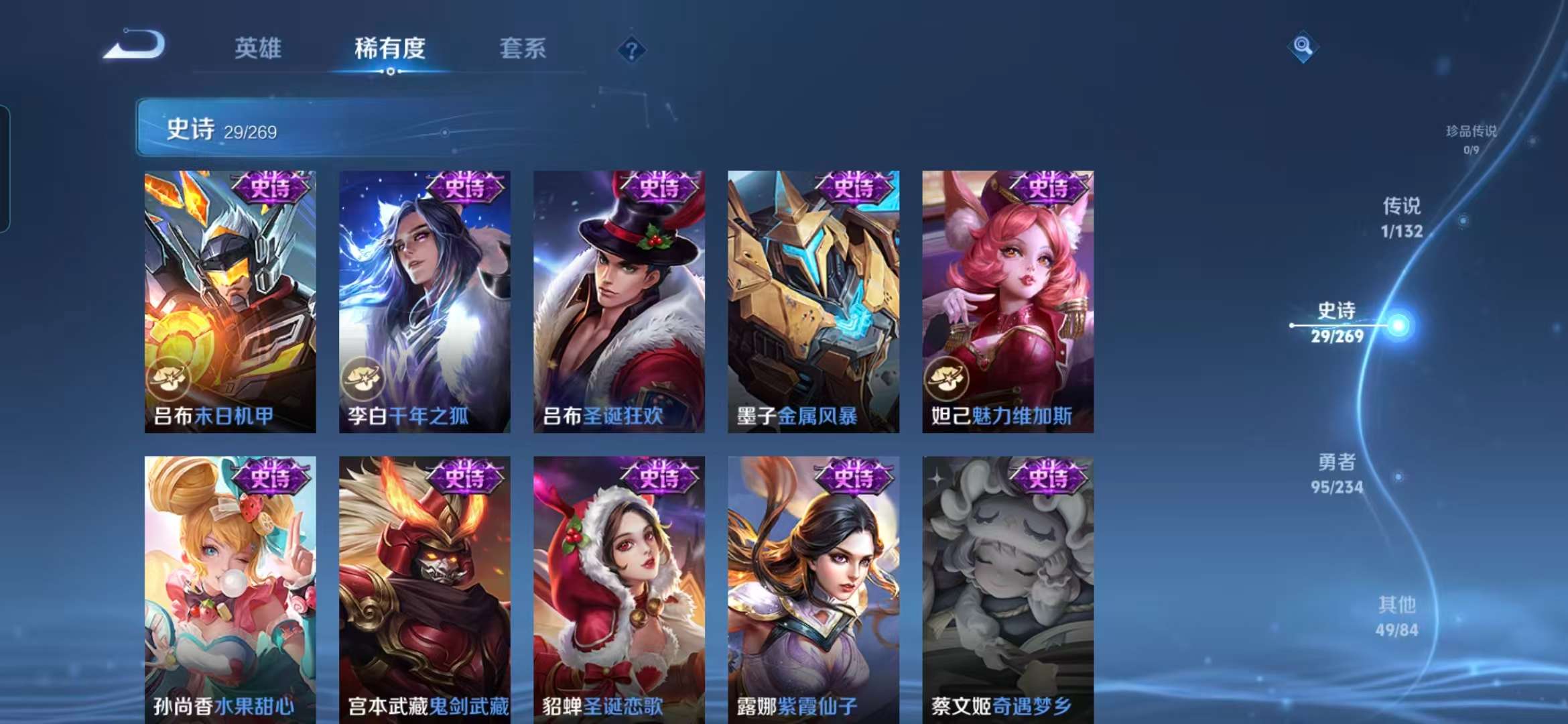View the 宫本武藏 鬼剑武藏 skin card
1568x724 pixels.
coord(424,590)
